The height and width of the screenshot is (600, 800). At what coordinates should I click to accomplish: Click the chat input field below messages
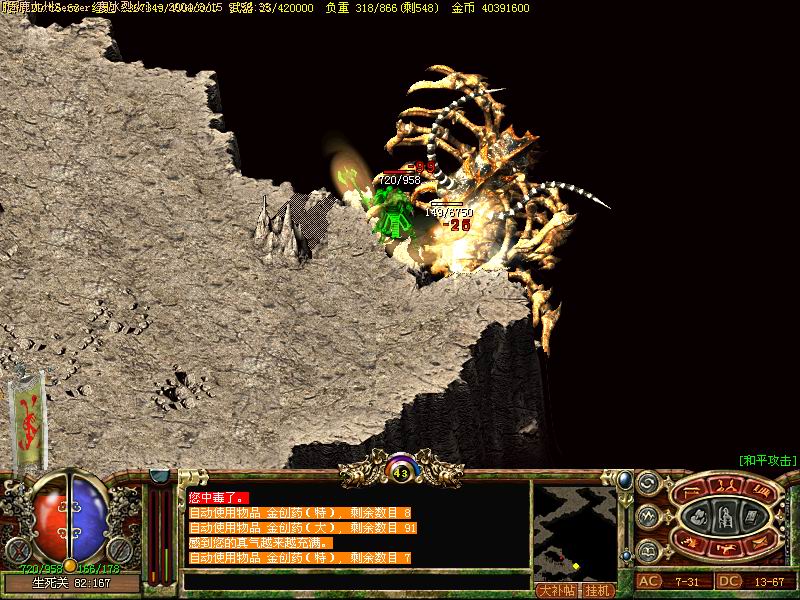[x=355, y=580]
